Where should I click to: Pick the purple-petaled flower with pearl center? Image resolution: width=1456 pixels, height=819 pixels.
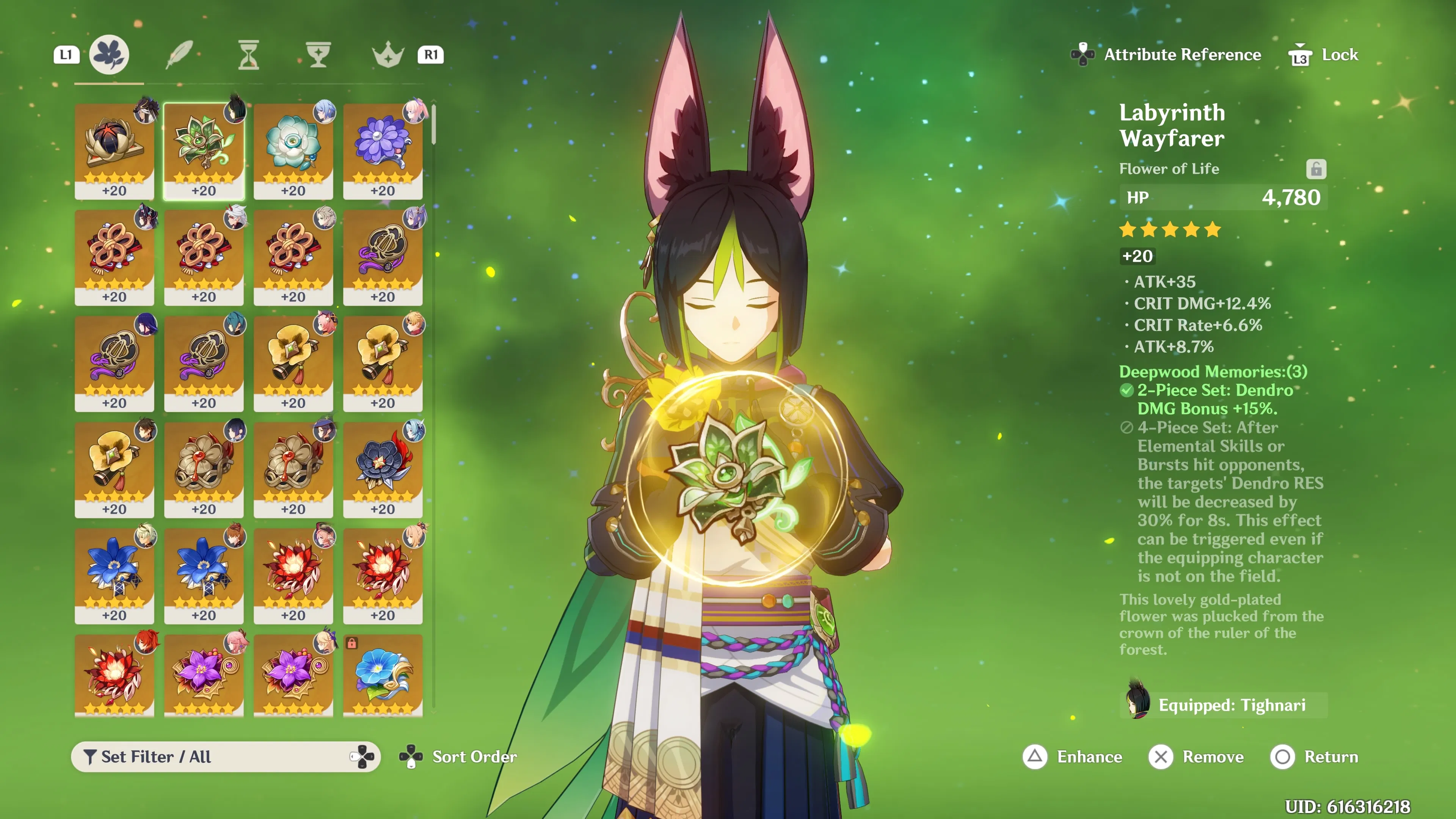pos(383,151)
